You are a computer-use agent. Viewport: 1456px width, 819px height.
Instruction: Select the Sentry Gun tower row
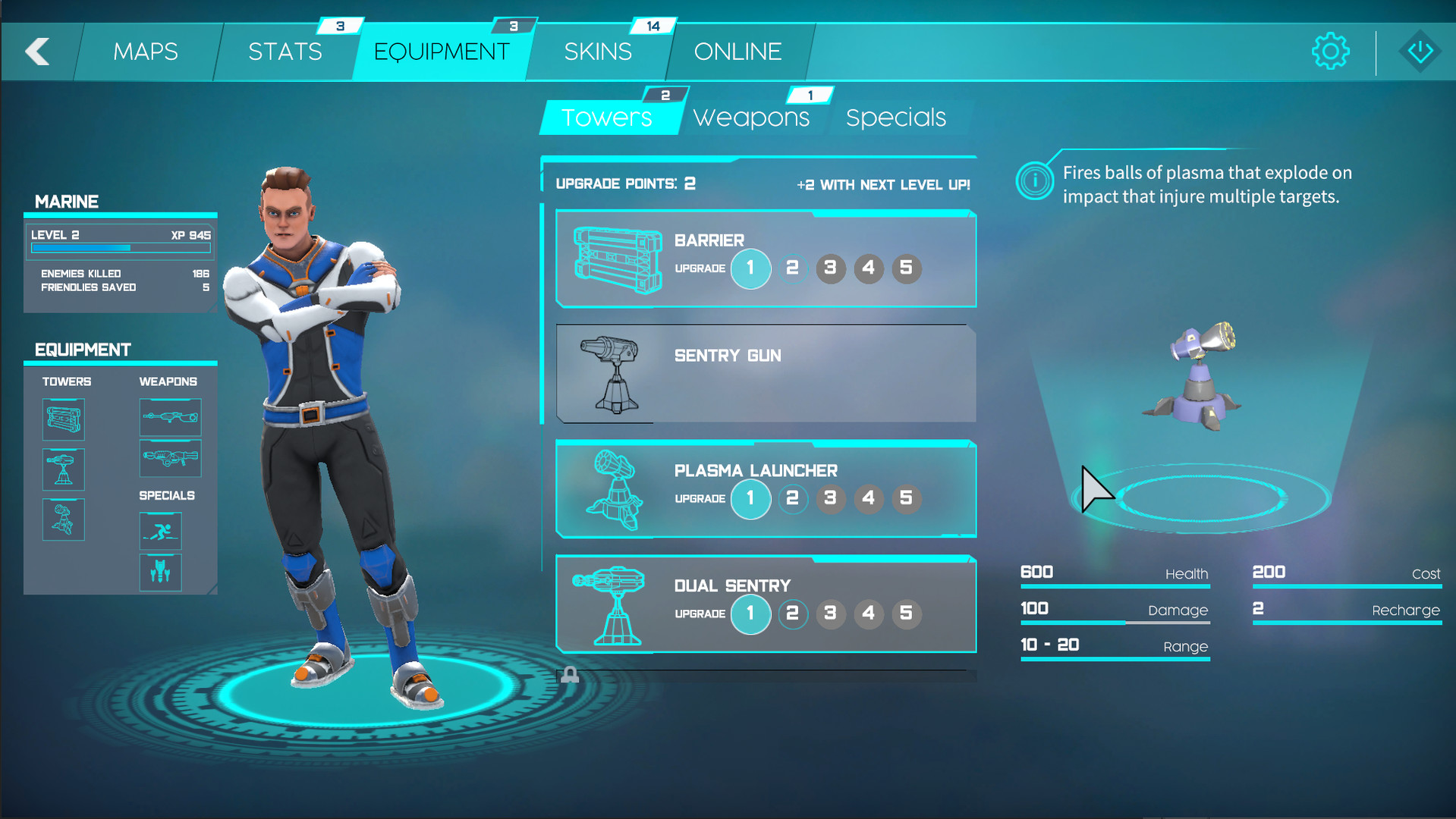click(766, 373)
